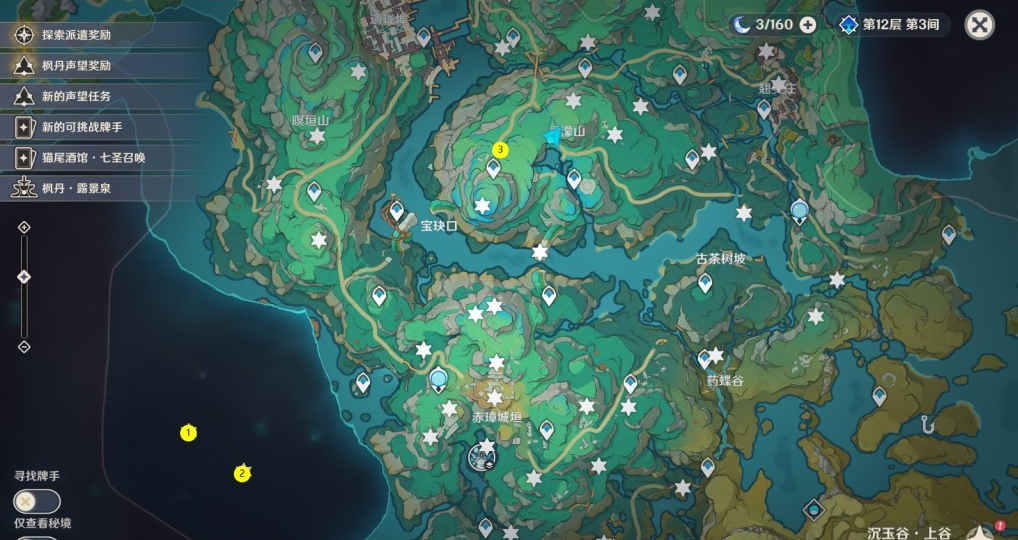Viewport: 1018px width, 540px height.
Task: Zoom out with the slider's minus button
Action: click(24, 347)
